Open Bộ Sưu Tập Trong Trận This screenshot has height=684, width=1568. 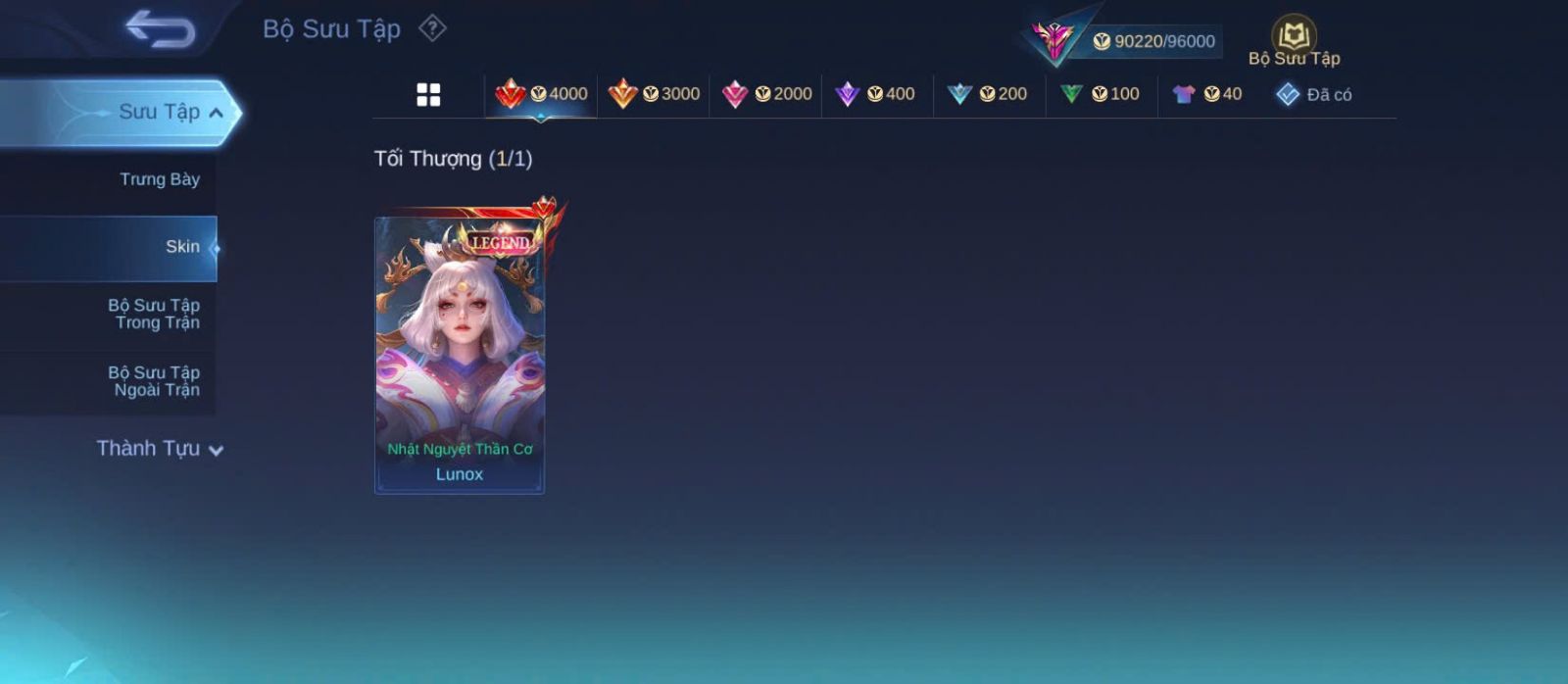[154, 314]
